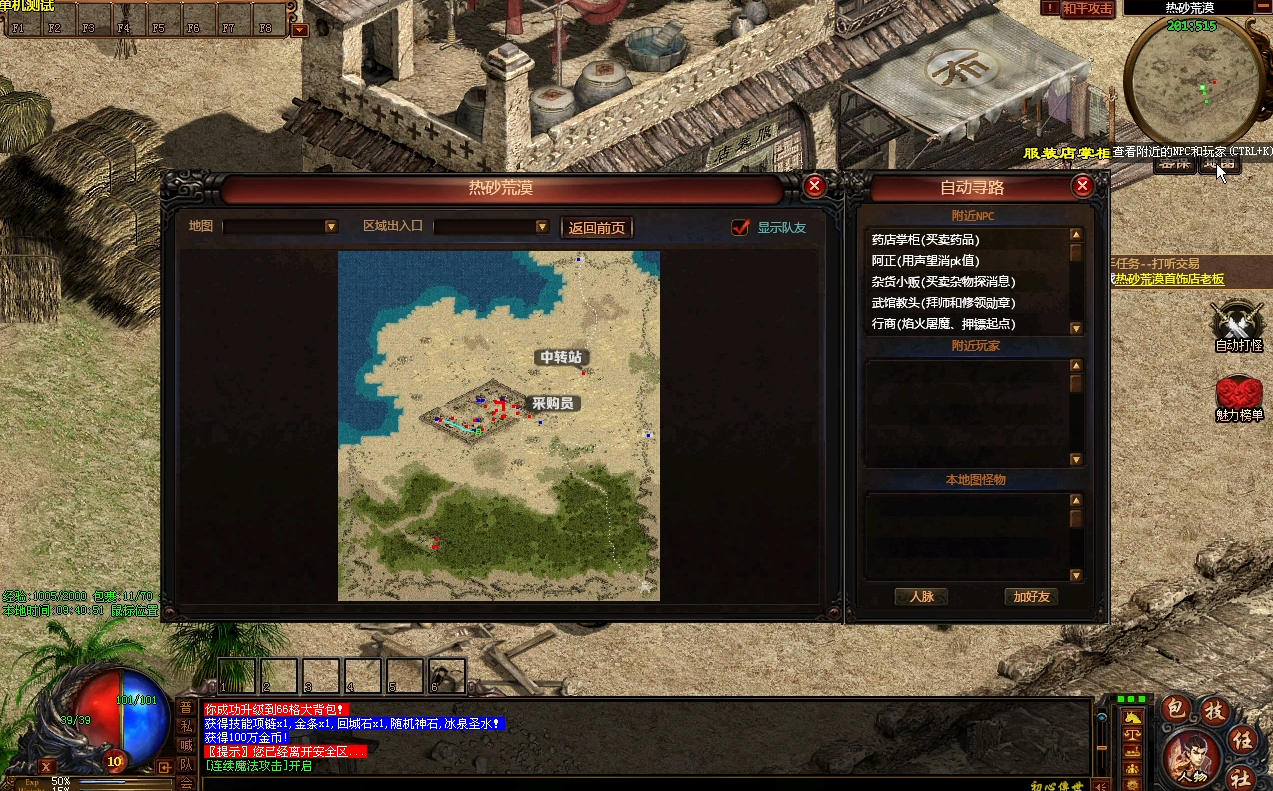Close the 自动寻路 pathfinding panel
The image size is (1273, 791).
(x=1082, y=185)
